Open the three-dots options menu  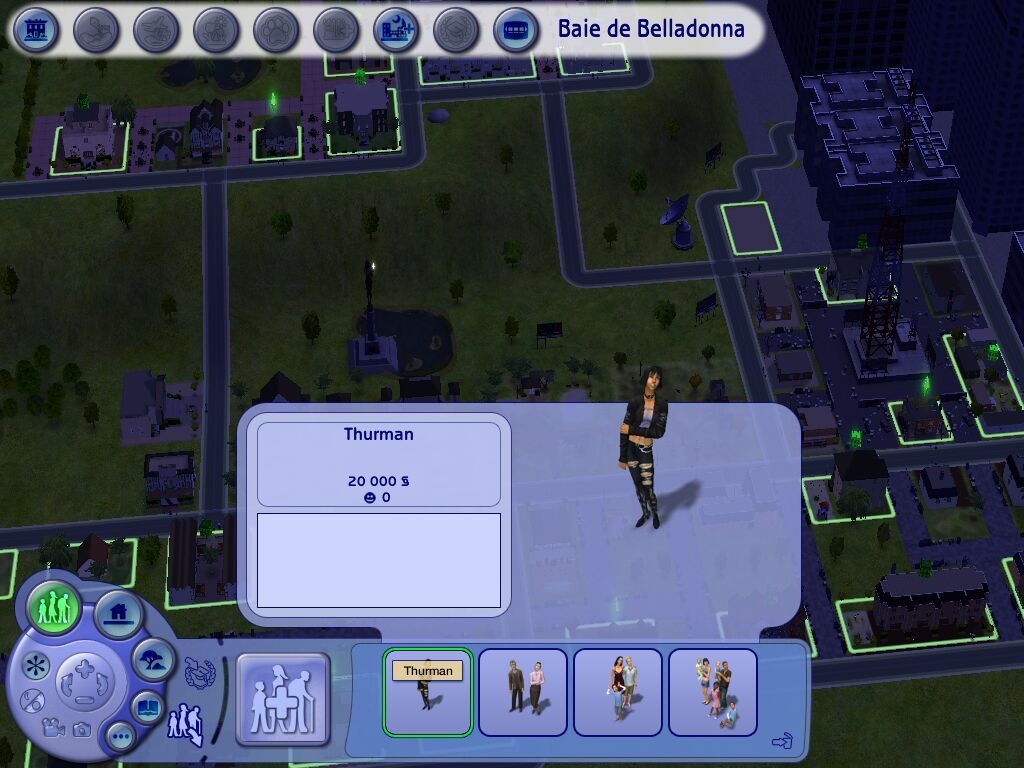click(x=121, y=738)
